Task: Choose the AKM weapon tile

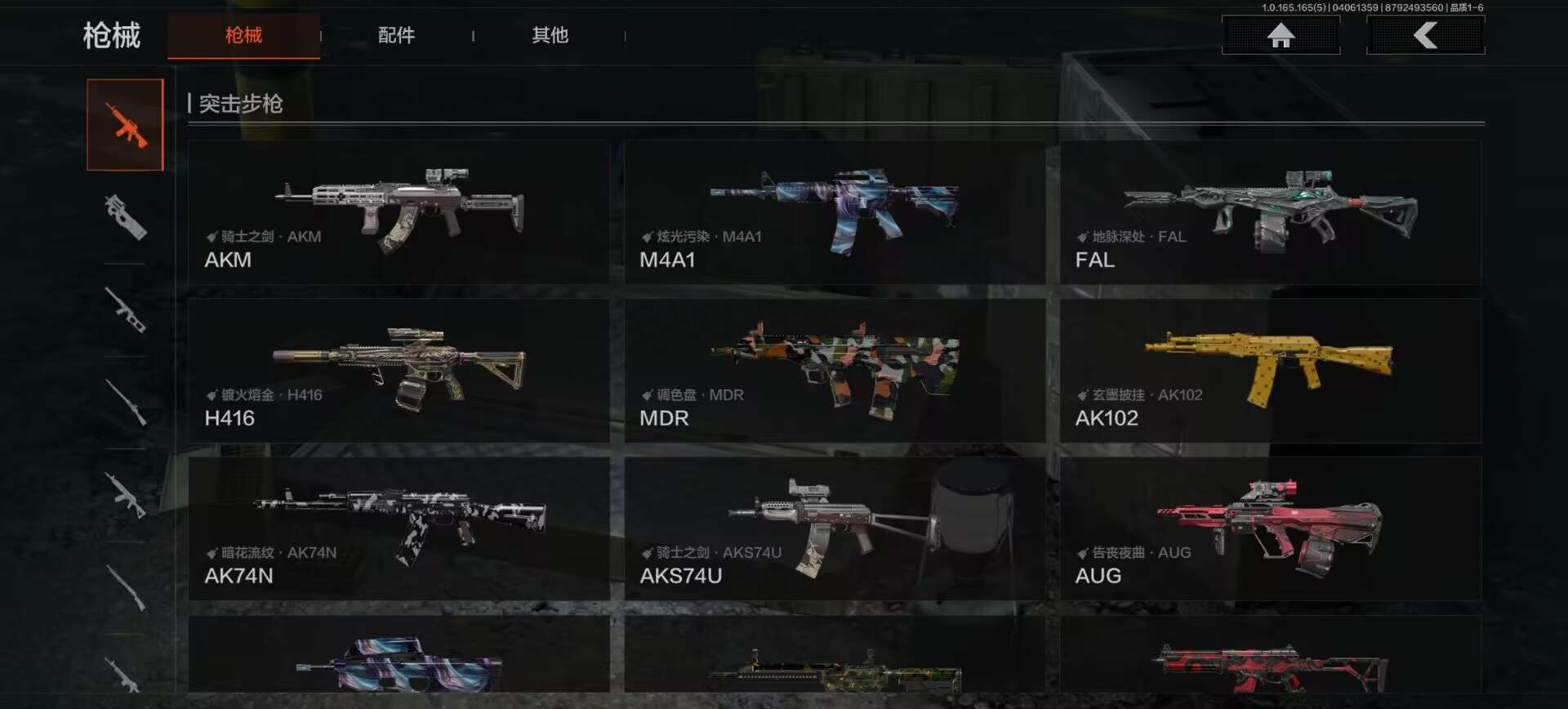Action: coord(399,212)
